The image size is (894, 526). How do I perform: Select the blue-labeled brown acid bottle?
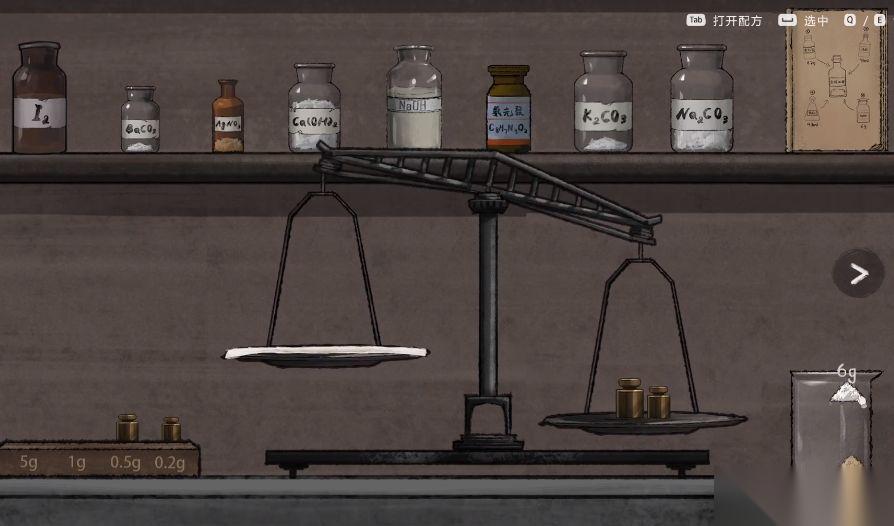point(508,110)
